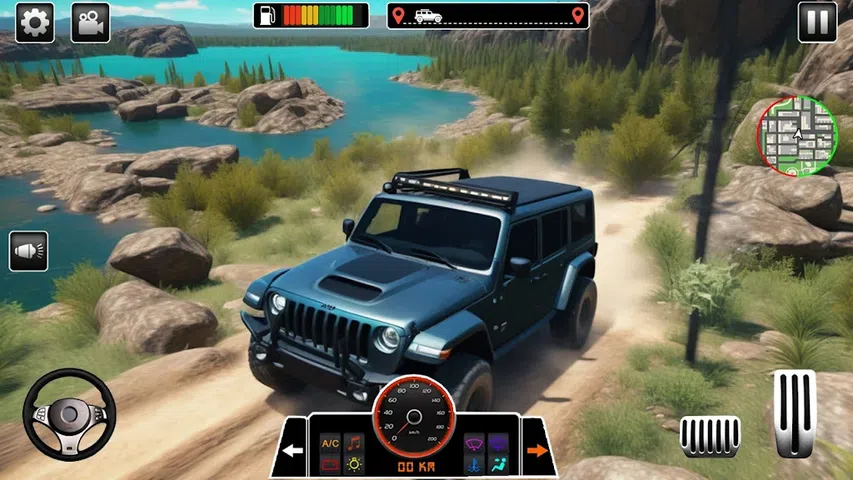Pause the game
This screenshot has height=480, width=853.
tap(817, 21)
